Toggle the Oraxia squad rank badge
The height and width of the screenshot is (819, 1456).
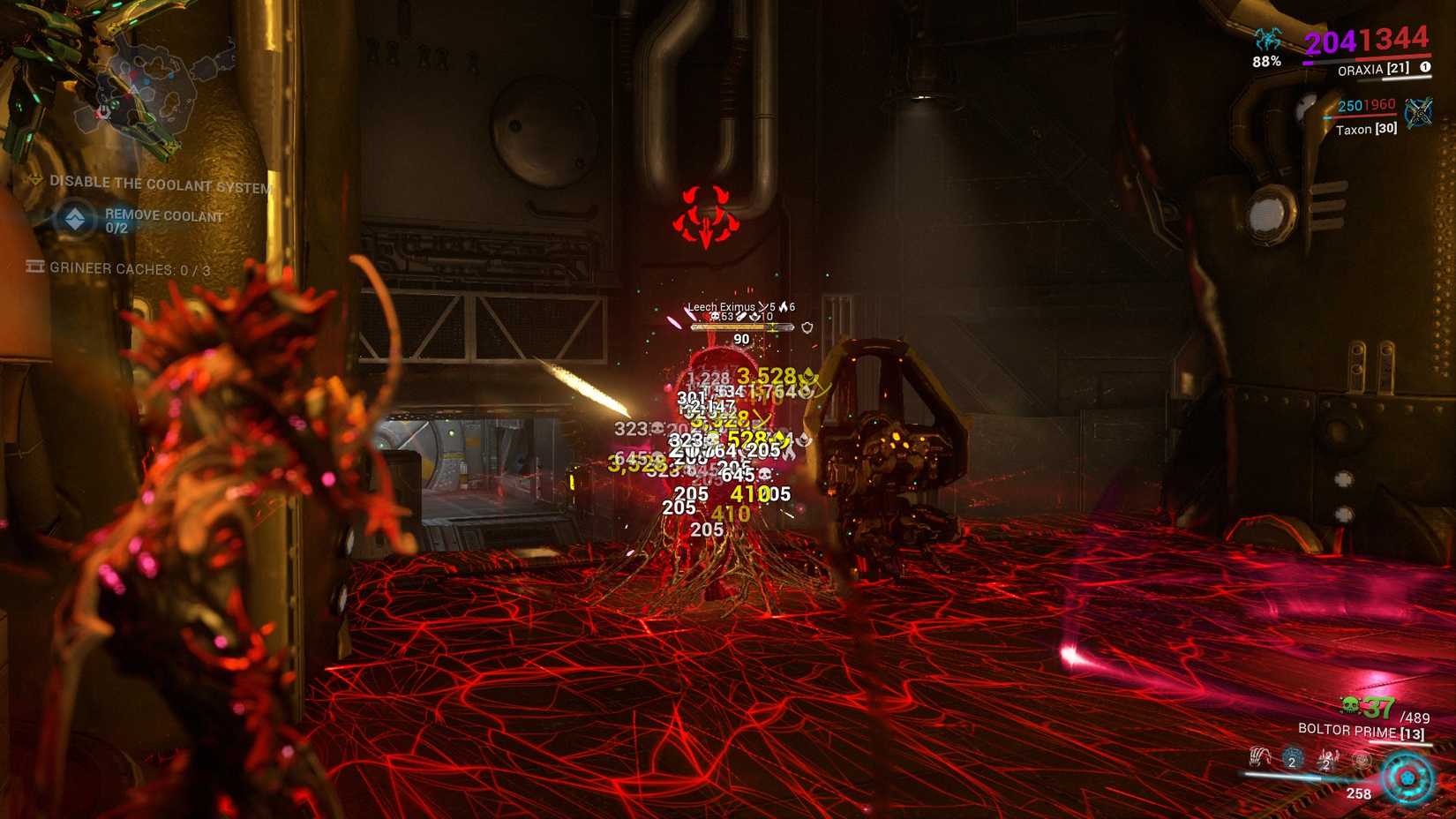pos(1426,68)
